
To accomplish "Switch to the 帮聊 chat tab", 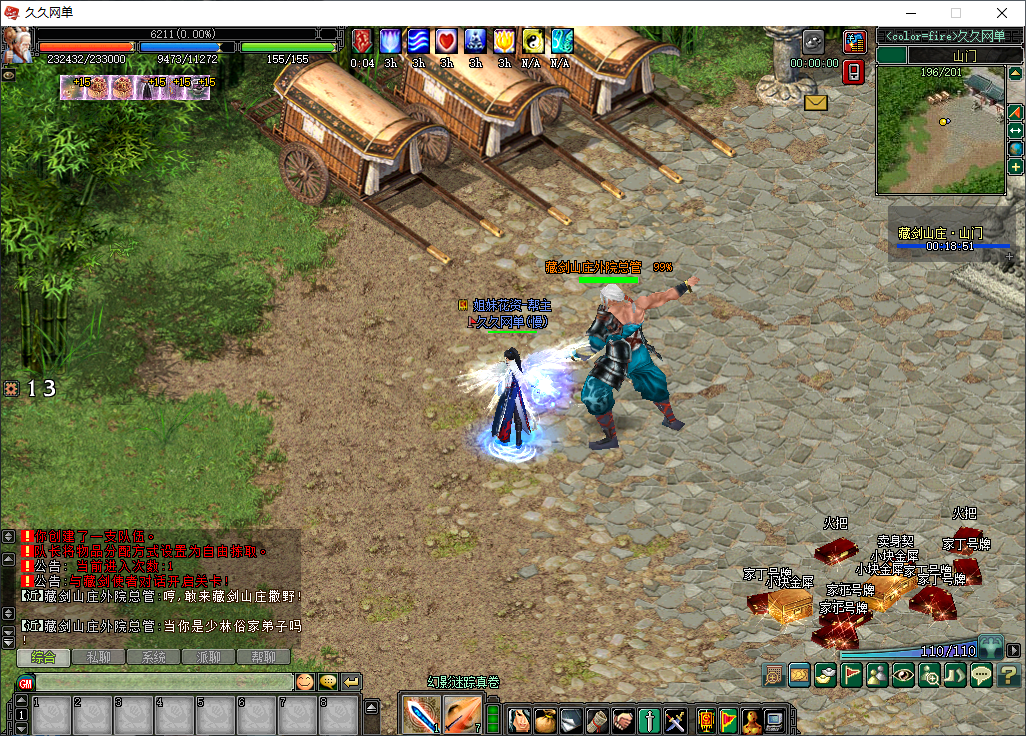I will 263,657.
